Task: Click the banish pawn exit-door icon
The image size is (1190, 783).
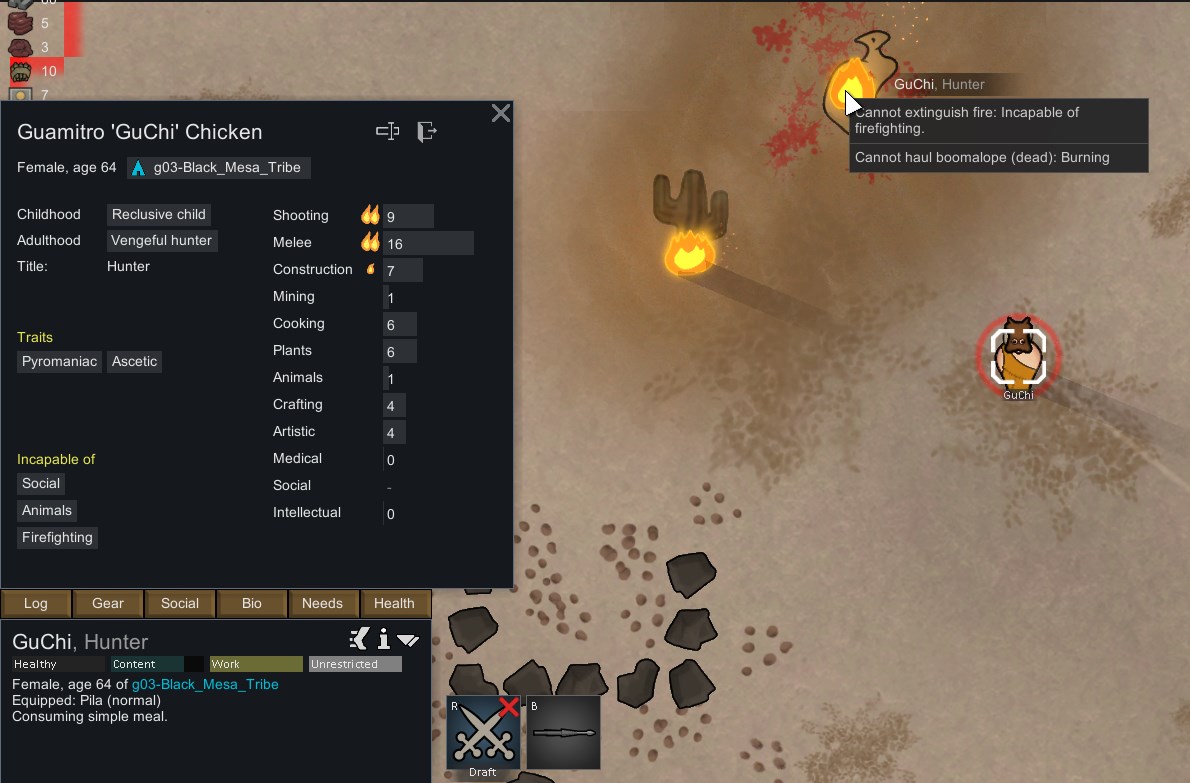Action: pyautogui.click(x=427, y=131)
